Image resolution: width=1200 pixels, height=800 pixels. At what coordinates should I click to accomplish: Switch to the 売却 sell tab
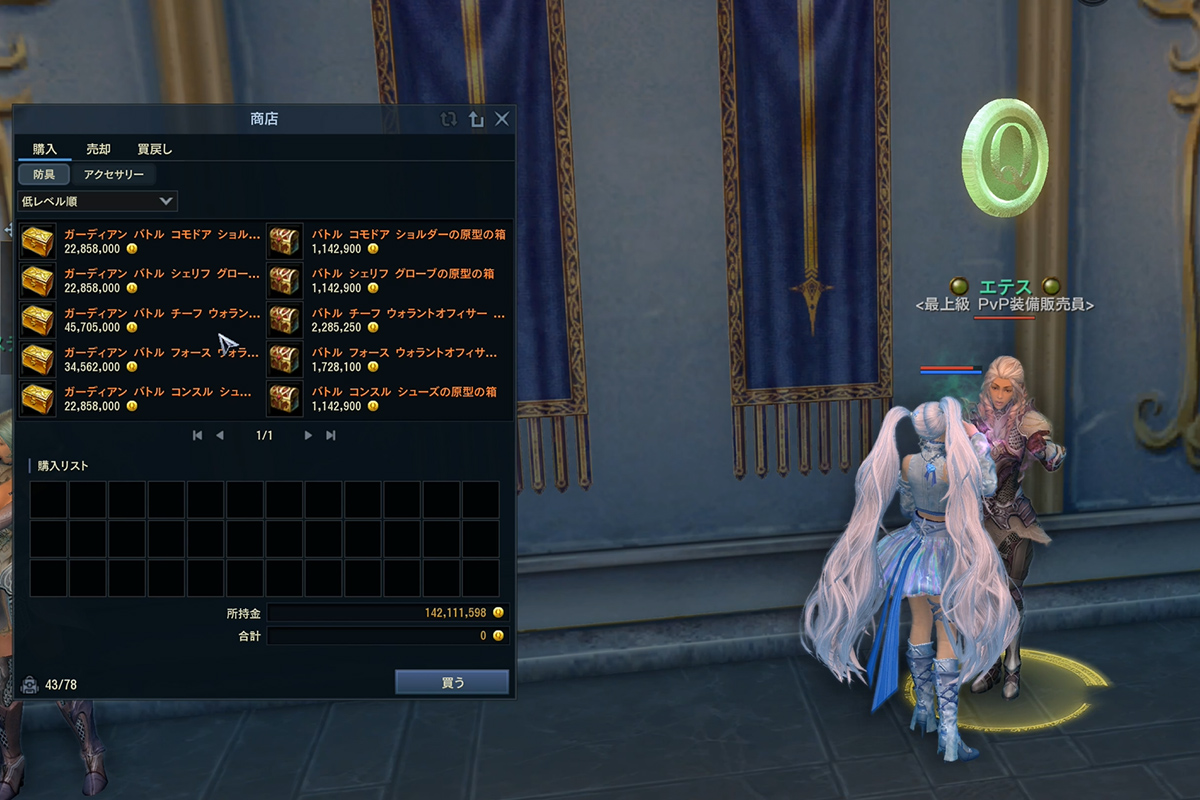coord(98,149)
